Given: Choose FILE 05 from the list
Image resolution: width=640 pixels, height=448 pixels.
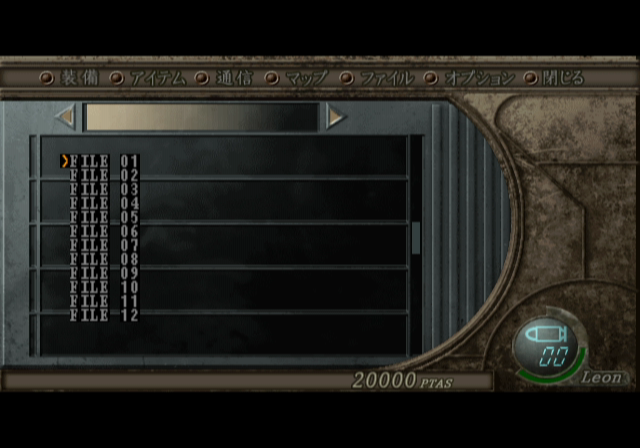Looking at the screenshot, I should tap(104, 217).
